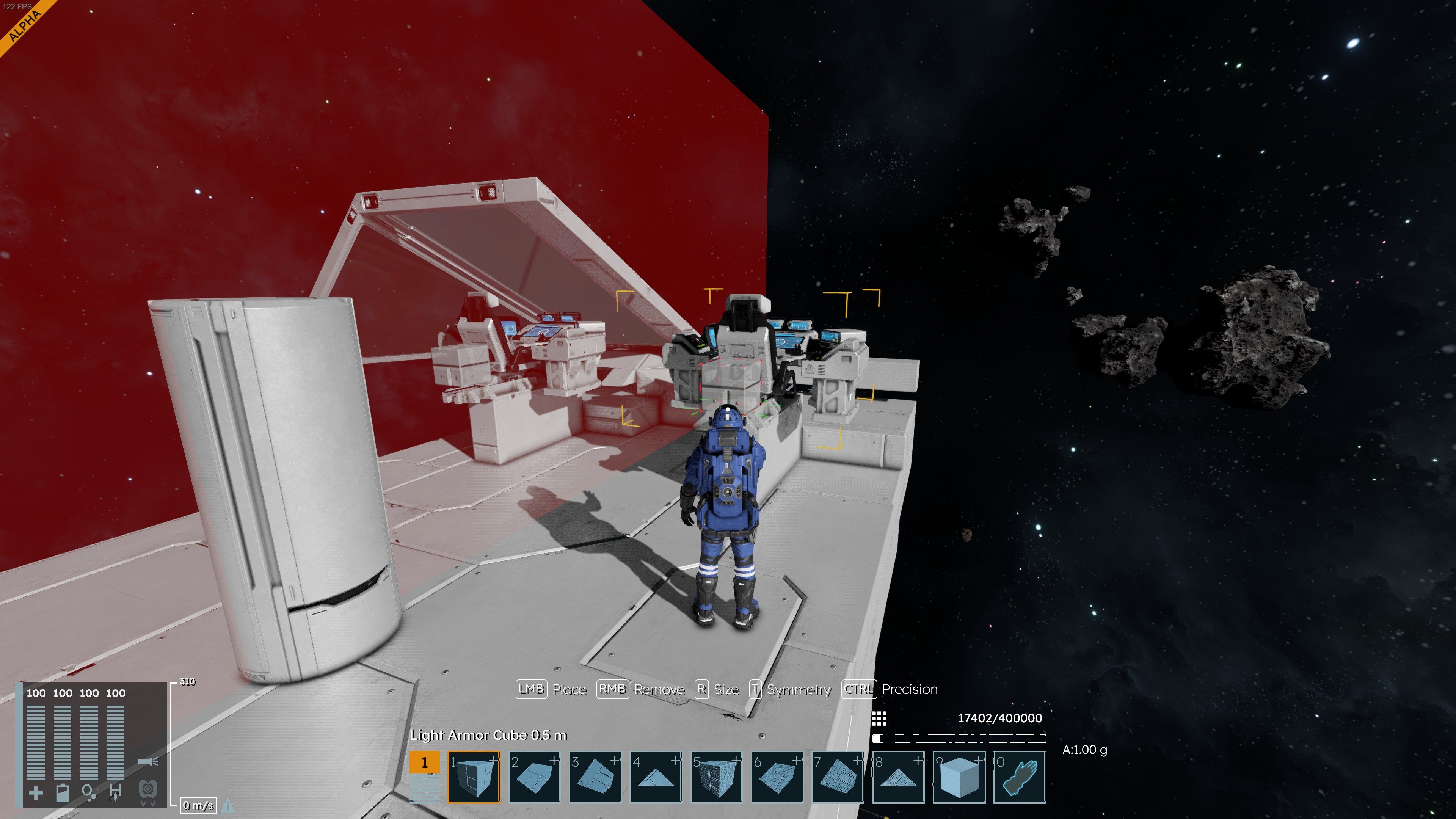Click the warning triangle beside the speed readout

(228, 805)
